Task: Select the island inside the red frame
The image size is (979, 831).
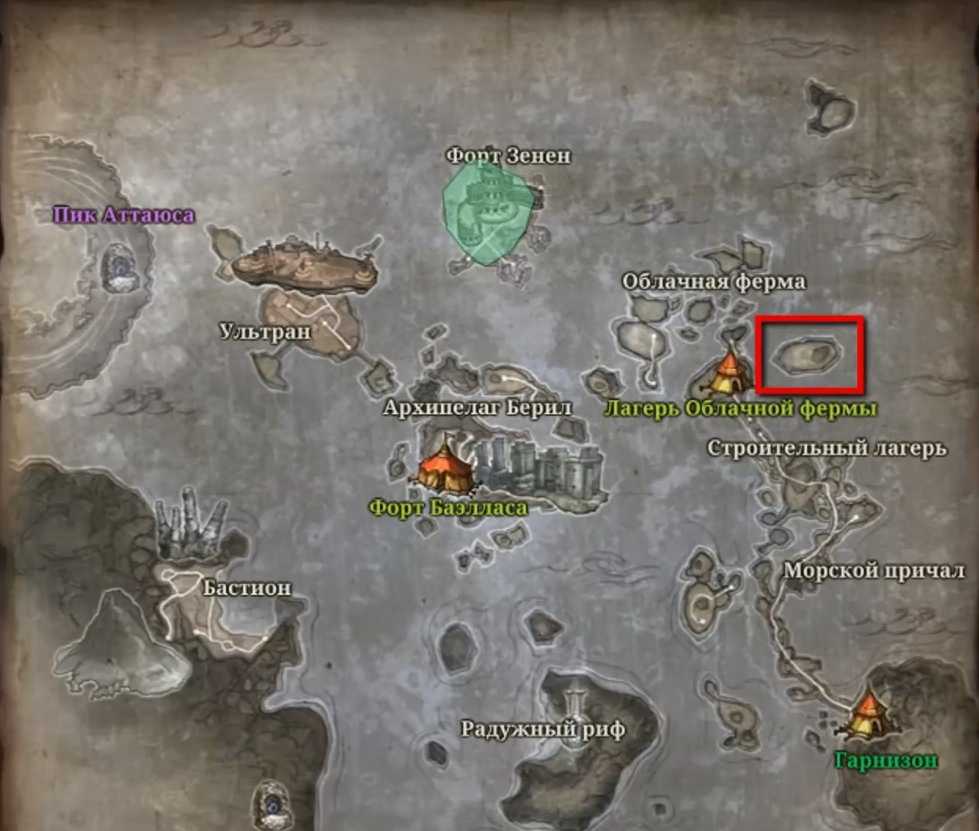Action: click(x=809, y=354)
